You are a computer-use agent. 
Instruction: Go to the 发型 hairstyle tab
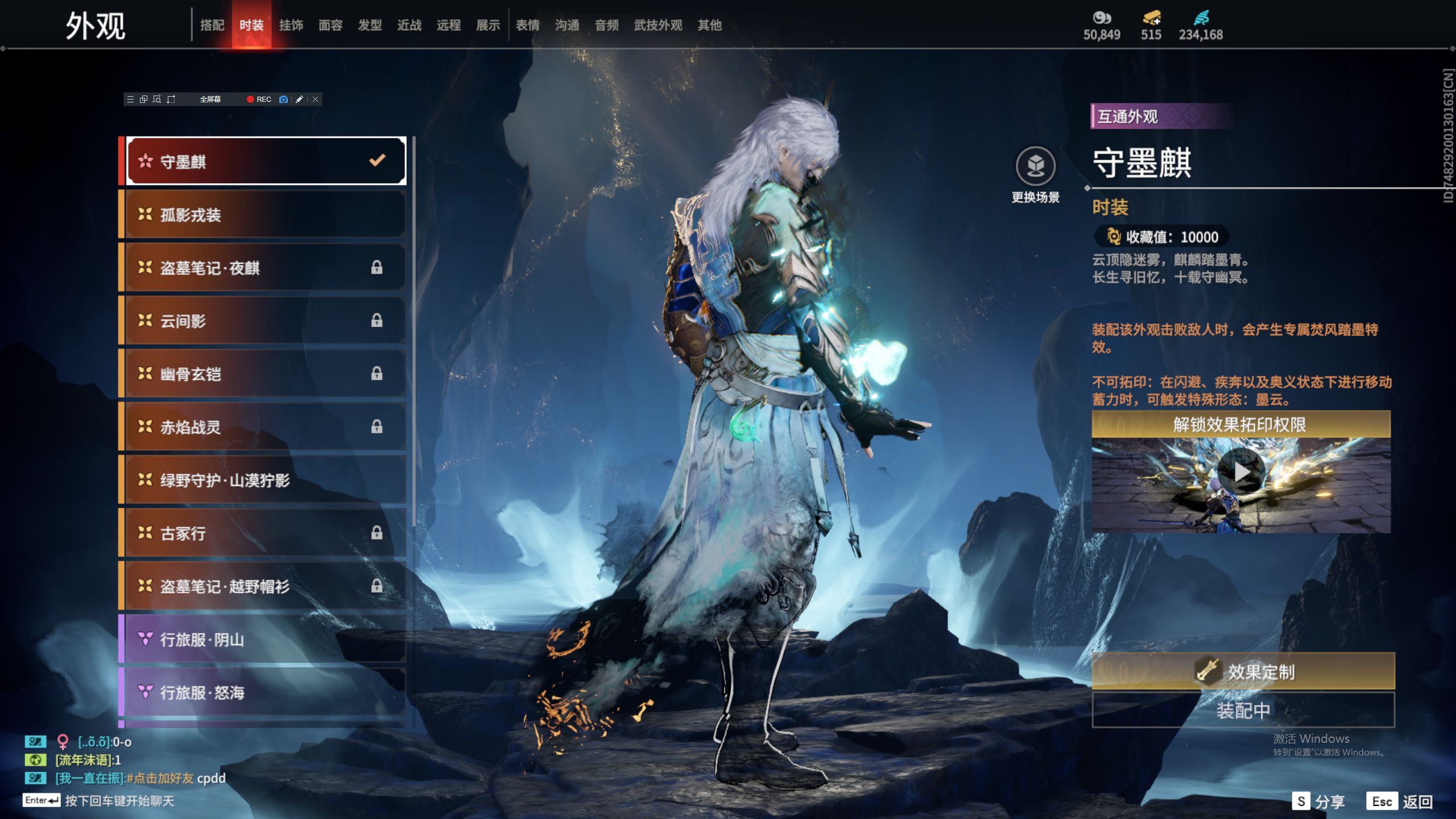click(x=370, y=25)
